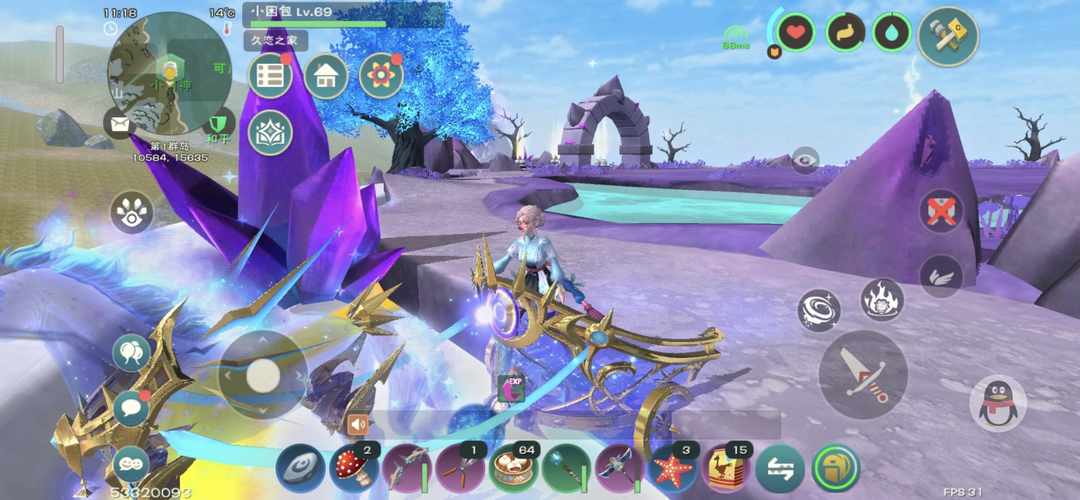Open the flower event icon

pos(381,76)
